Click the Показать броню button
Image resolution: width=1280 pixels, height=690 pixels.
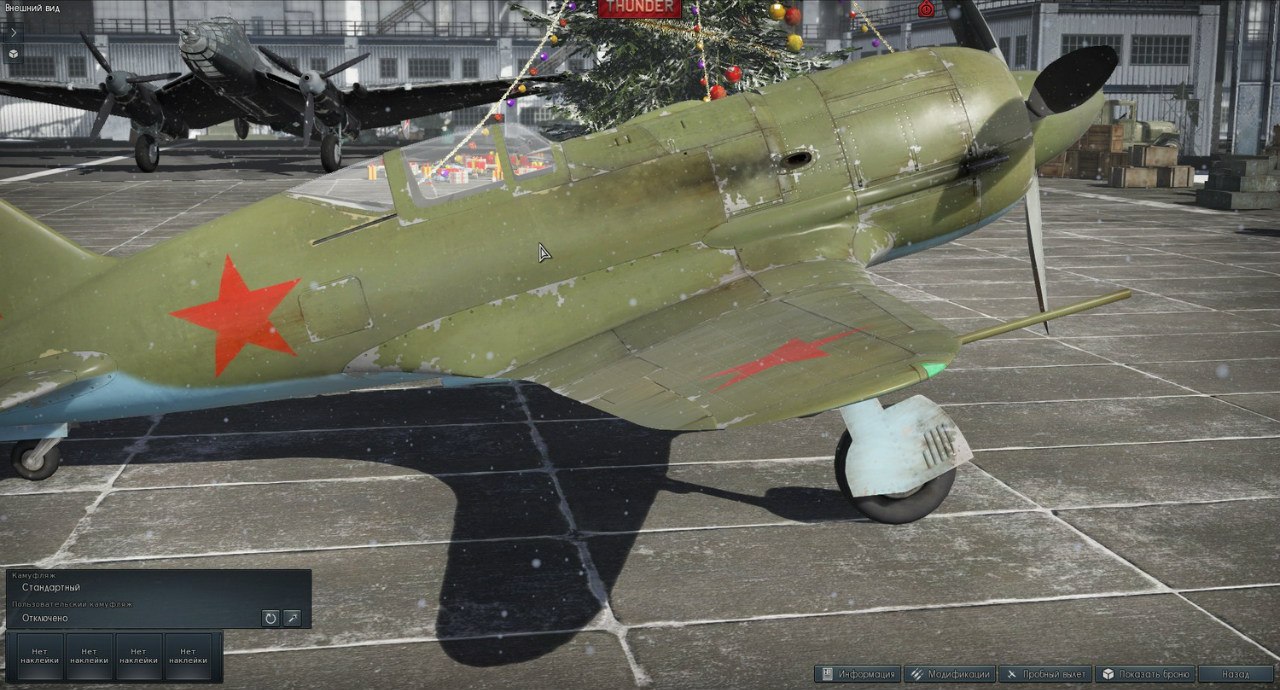coord(1144,674)
